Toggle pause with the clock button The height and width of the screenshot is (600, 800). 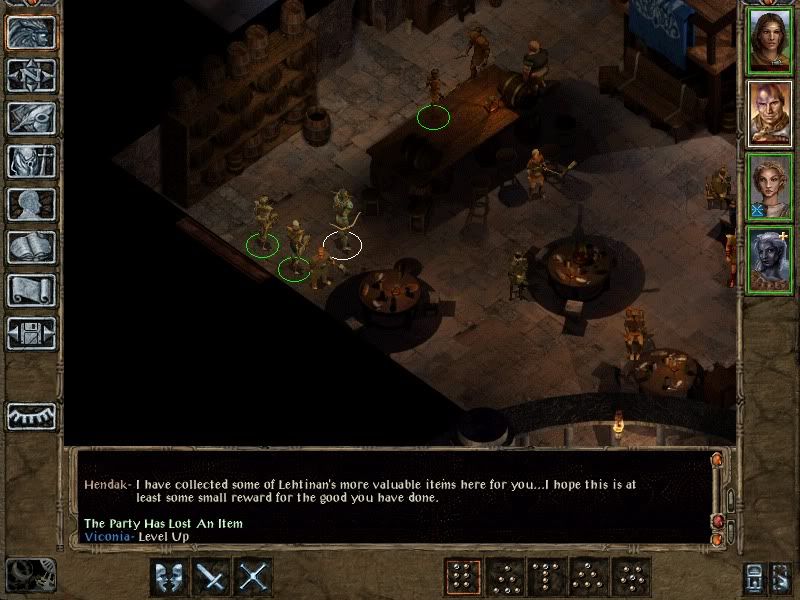click(30, 576)
